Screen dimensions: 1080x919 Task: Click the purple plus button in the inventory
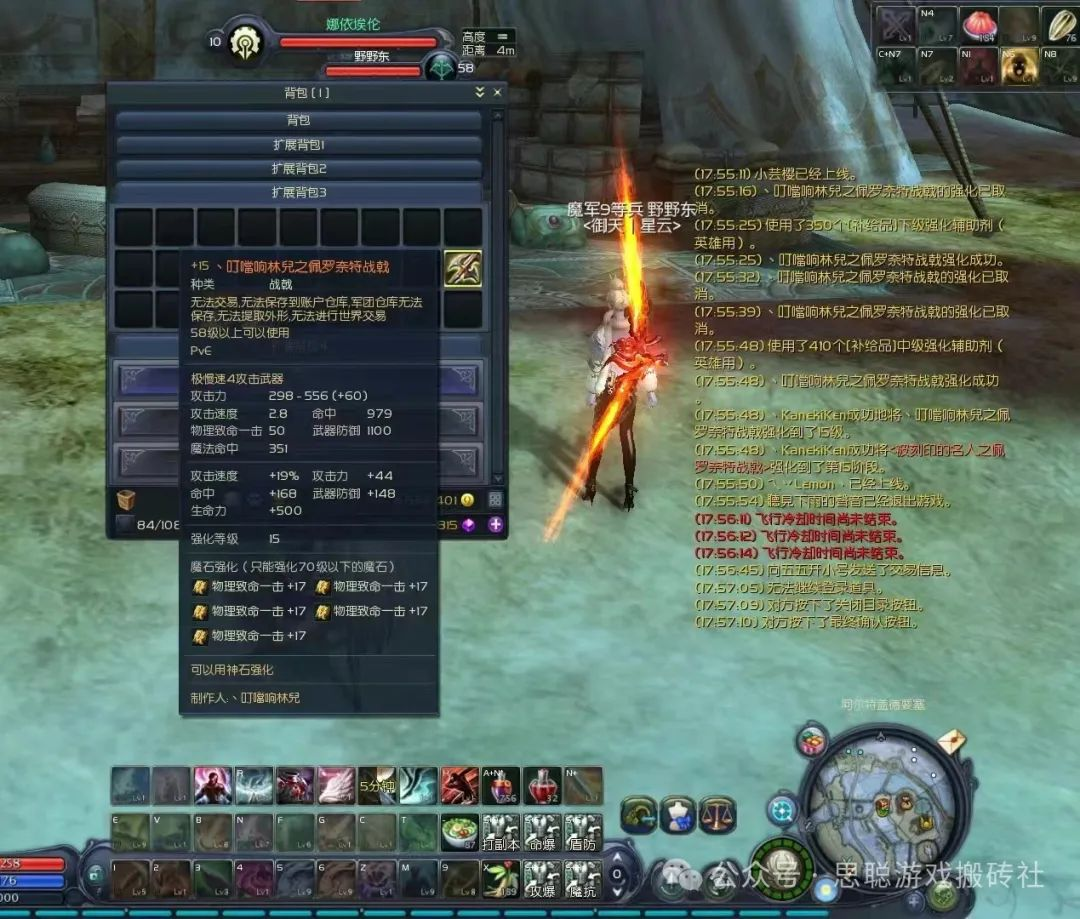(x=494, y=525)
